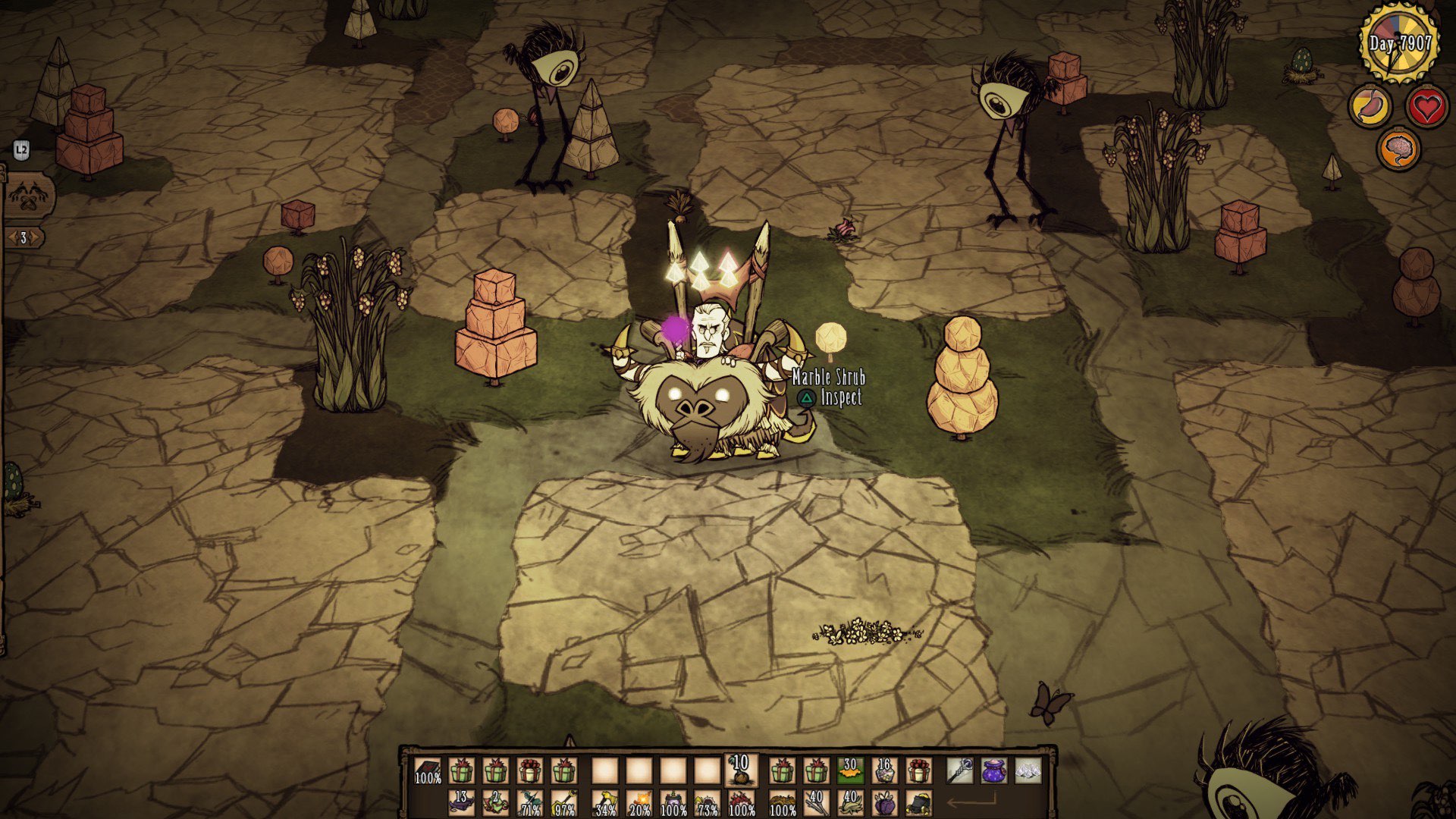Image resolution: width=1456 pixels, height=819 pixels.
Task: Select the book item at 100% durability
Action: click(428, 771)
